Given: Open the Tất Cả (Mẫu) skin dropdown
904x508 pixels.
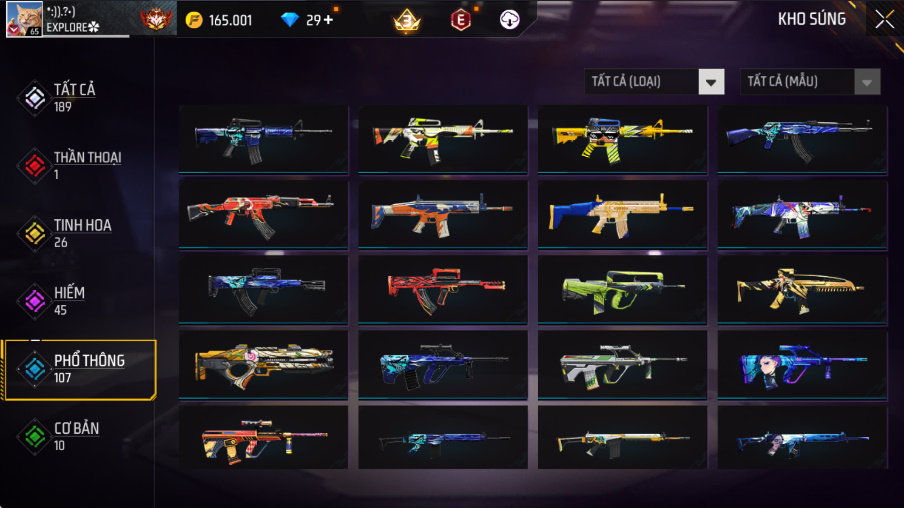Looking at the screenshot, I should tap(810, 82).
